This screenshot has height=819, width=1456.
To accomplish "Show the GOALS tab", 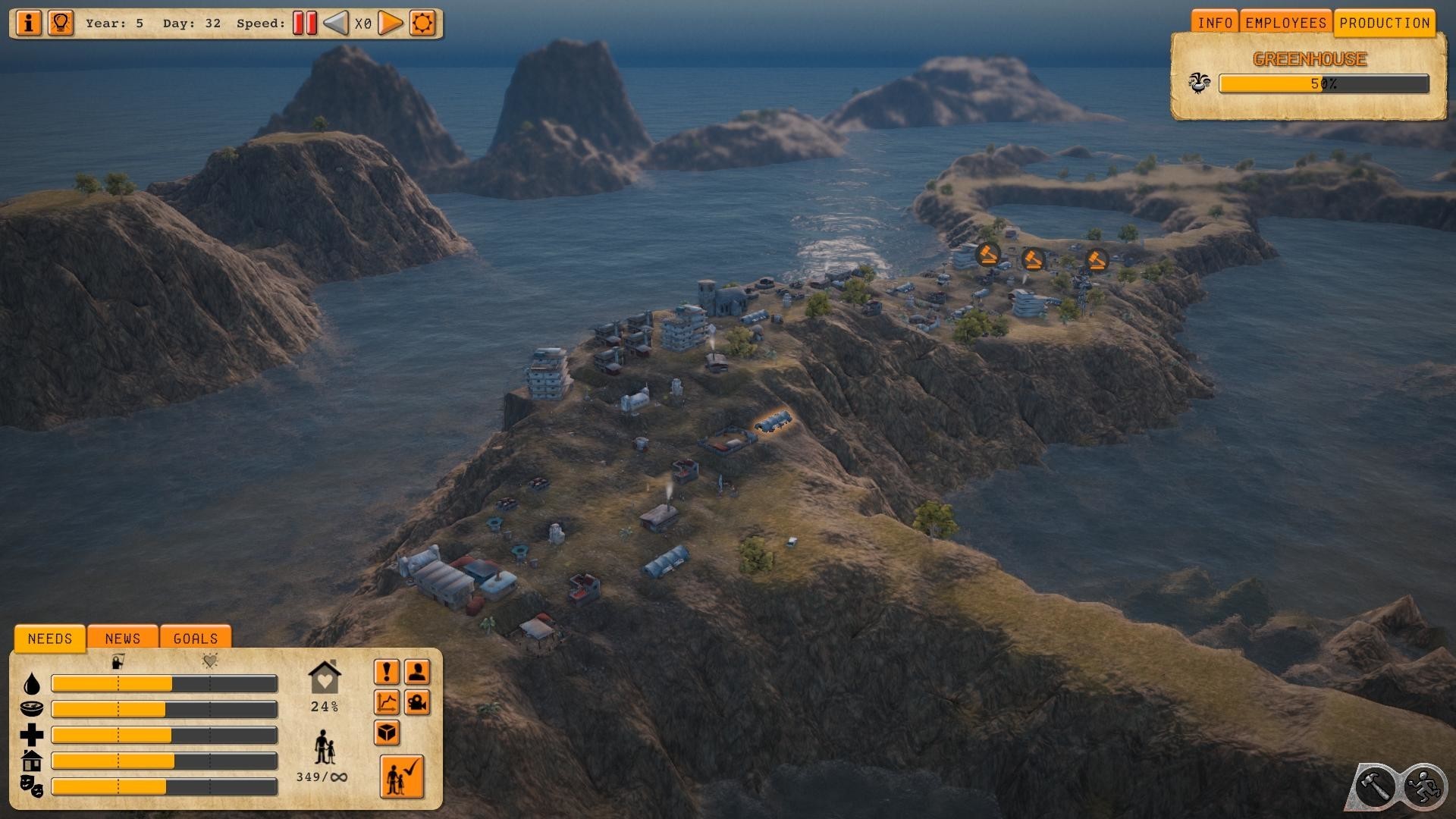I will [x=196, y=639].
